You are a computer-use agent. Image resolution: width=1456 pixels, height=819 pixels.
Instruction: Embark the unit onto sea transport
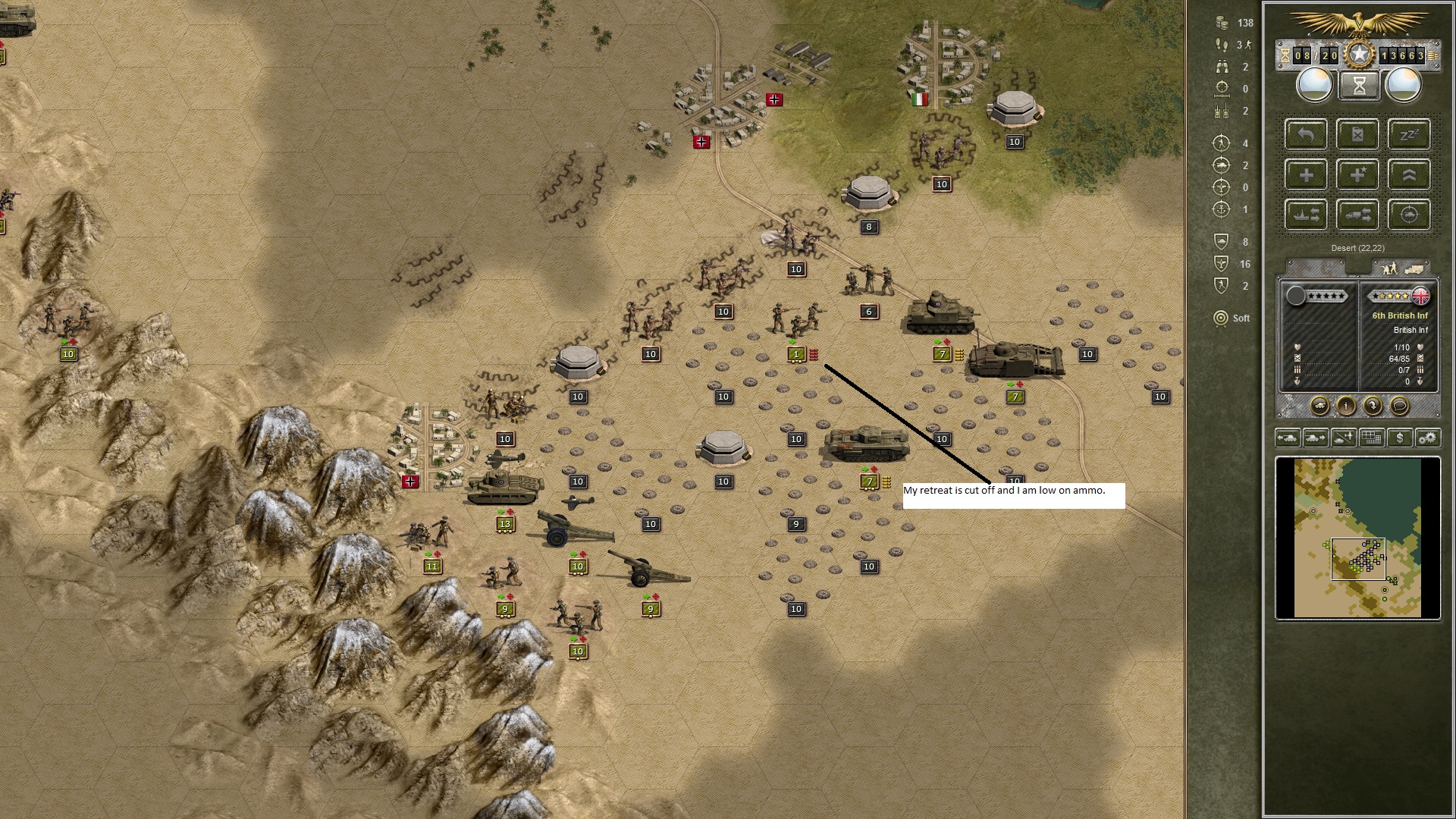pos(1306,215)
